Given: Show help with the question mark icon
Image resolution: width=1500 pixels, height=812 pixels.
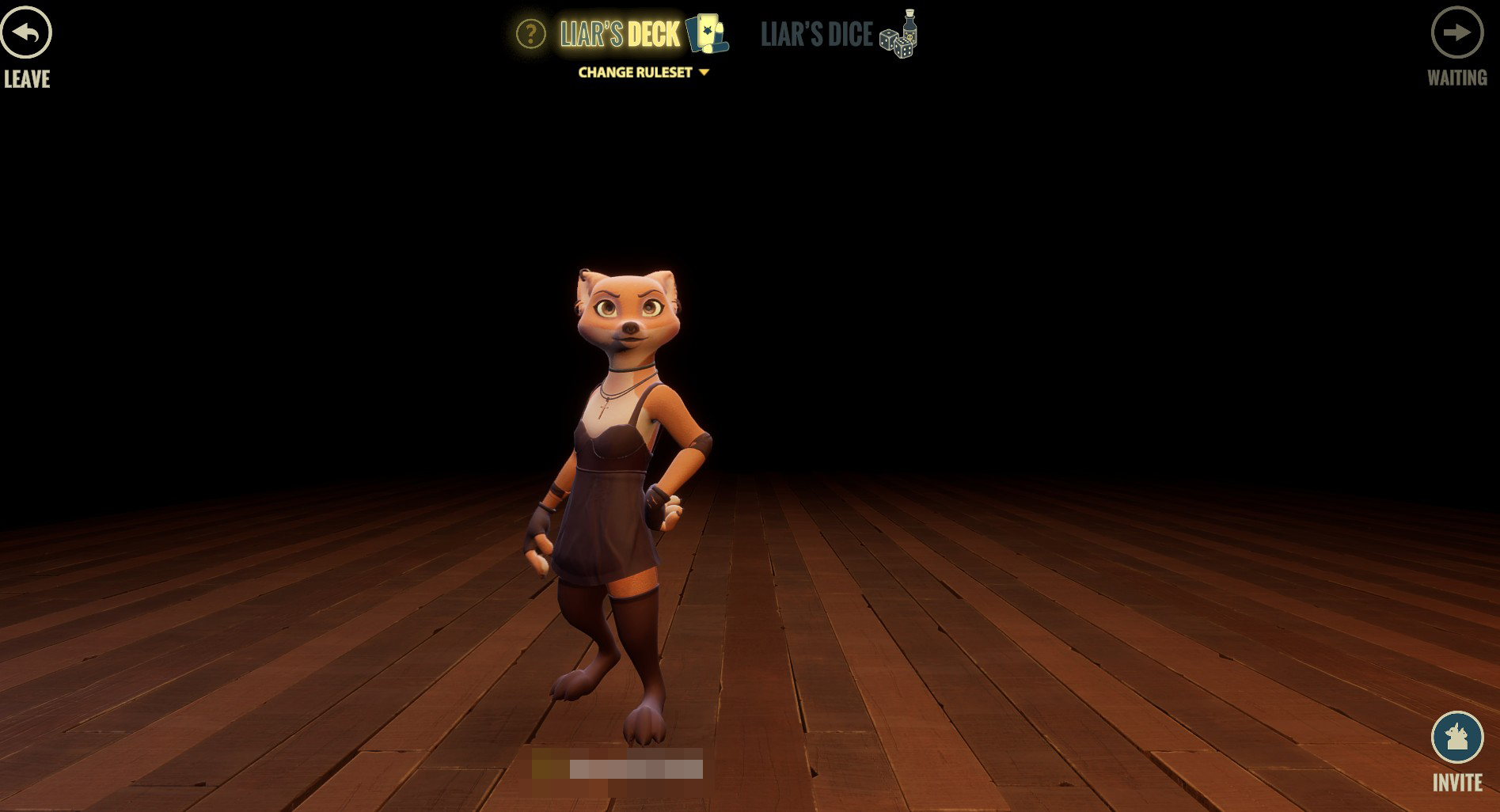Looking at the screenshot, I should point(530,34).
